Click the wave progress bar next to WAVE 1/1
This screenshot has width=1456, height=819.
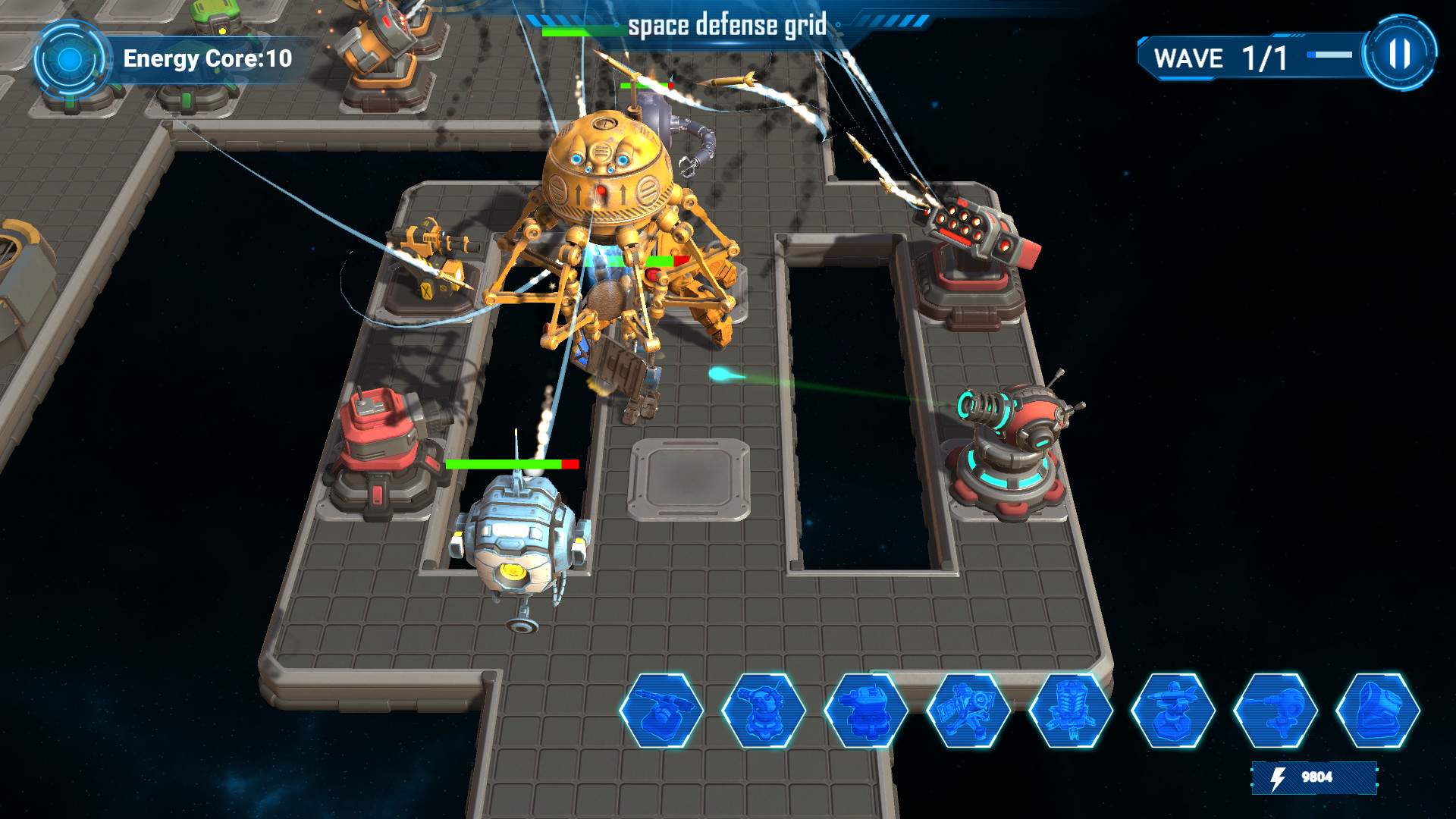pyautogui.click(x=1329, y=53)
